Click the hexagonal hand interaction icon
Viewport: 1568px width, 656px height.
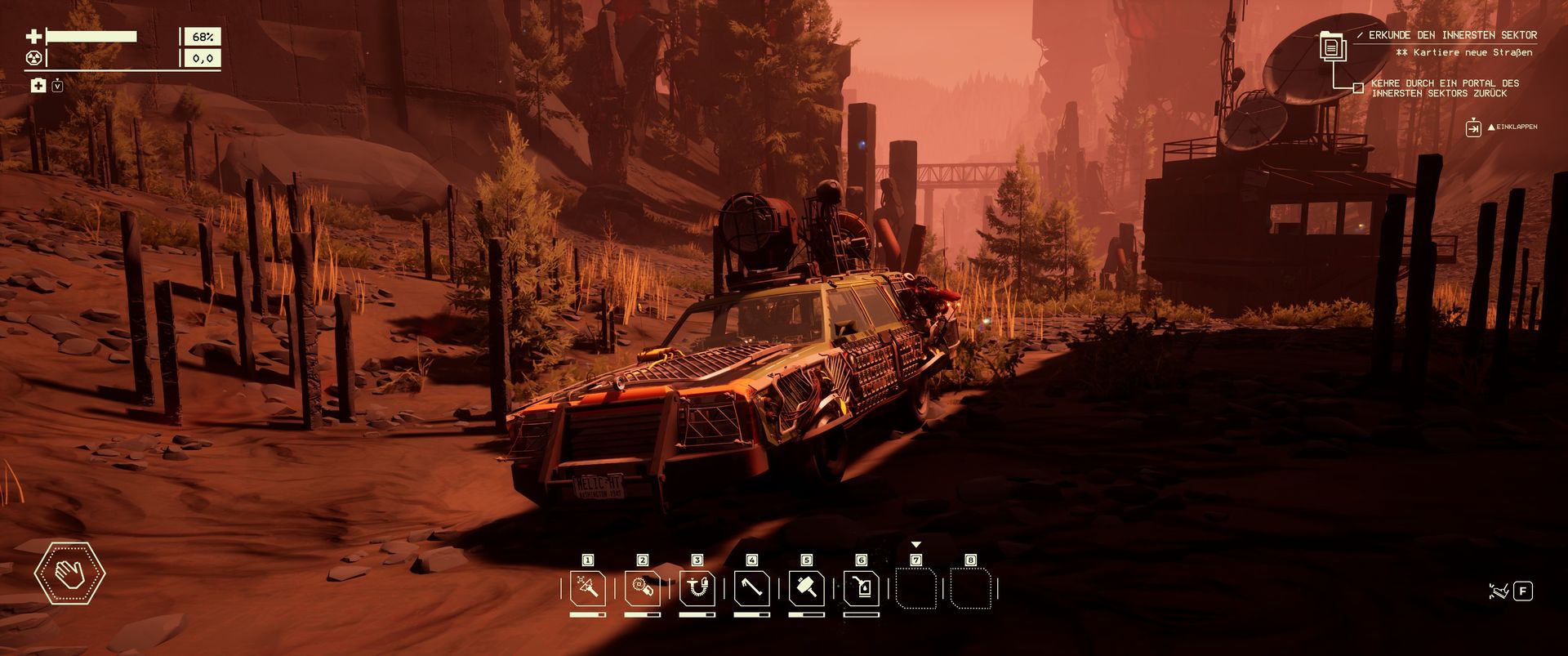click(x=69, y=573)
